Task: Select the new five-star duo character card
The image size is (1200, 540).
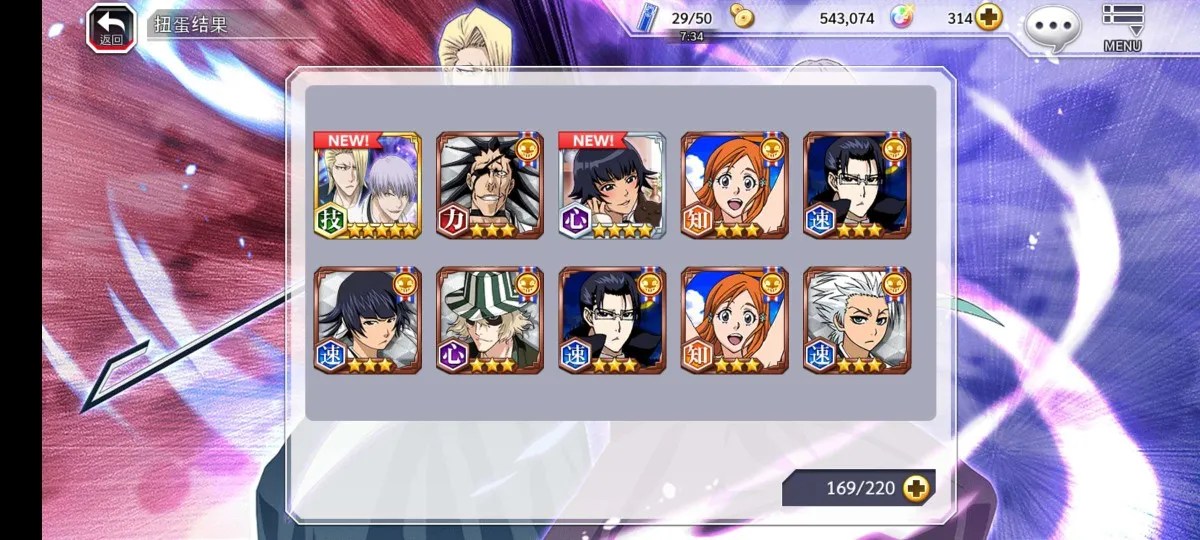Action: 368,186
